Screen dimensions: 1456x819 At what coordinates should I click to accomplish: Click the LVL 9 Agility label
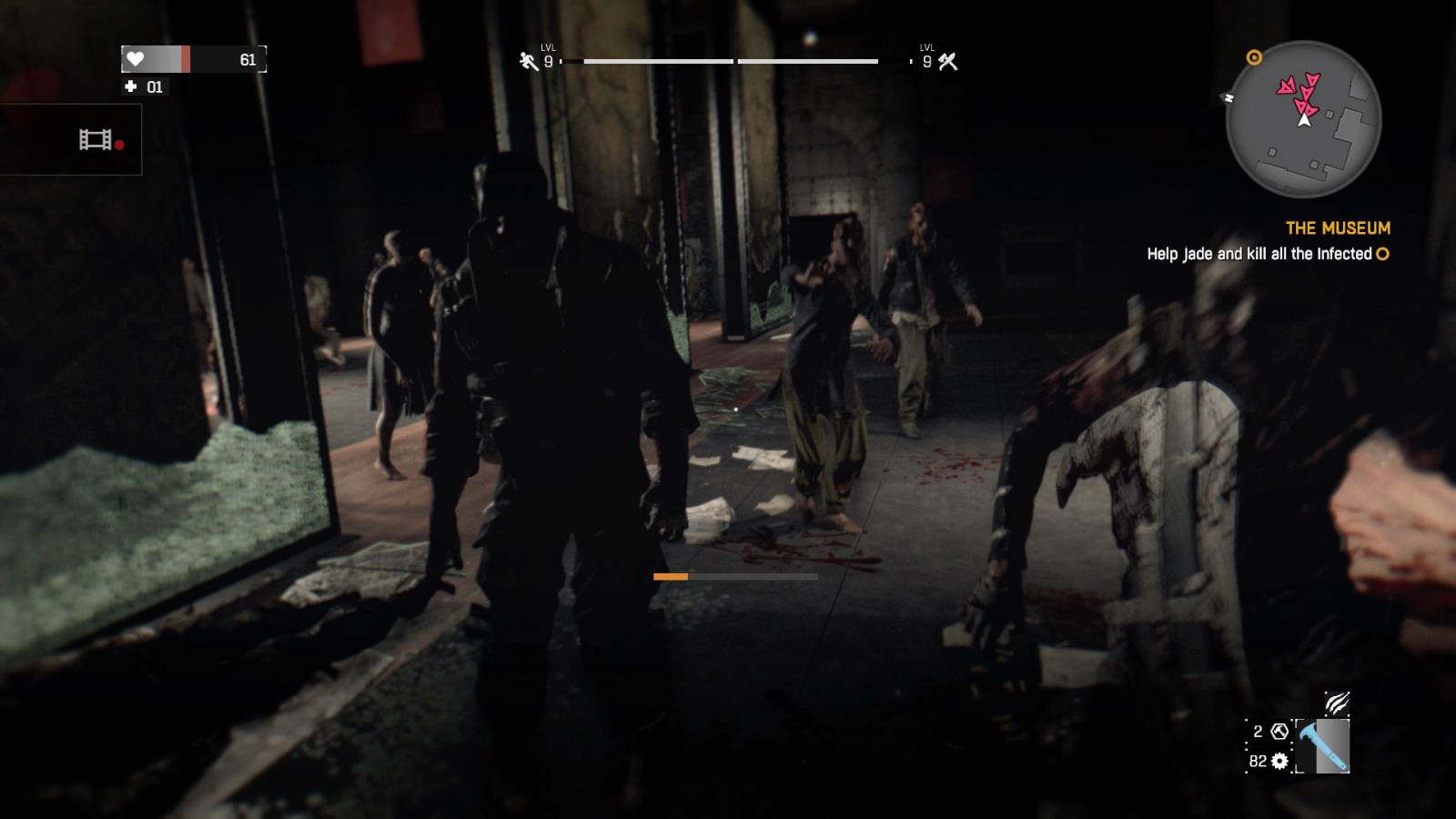(x=546, y=55)
